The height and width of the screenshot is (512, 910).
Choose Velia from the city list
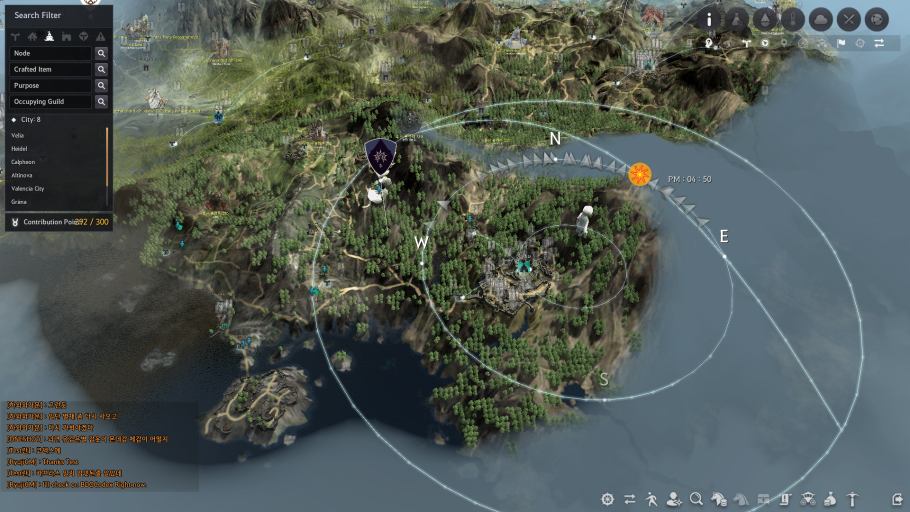point(20,134)
